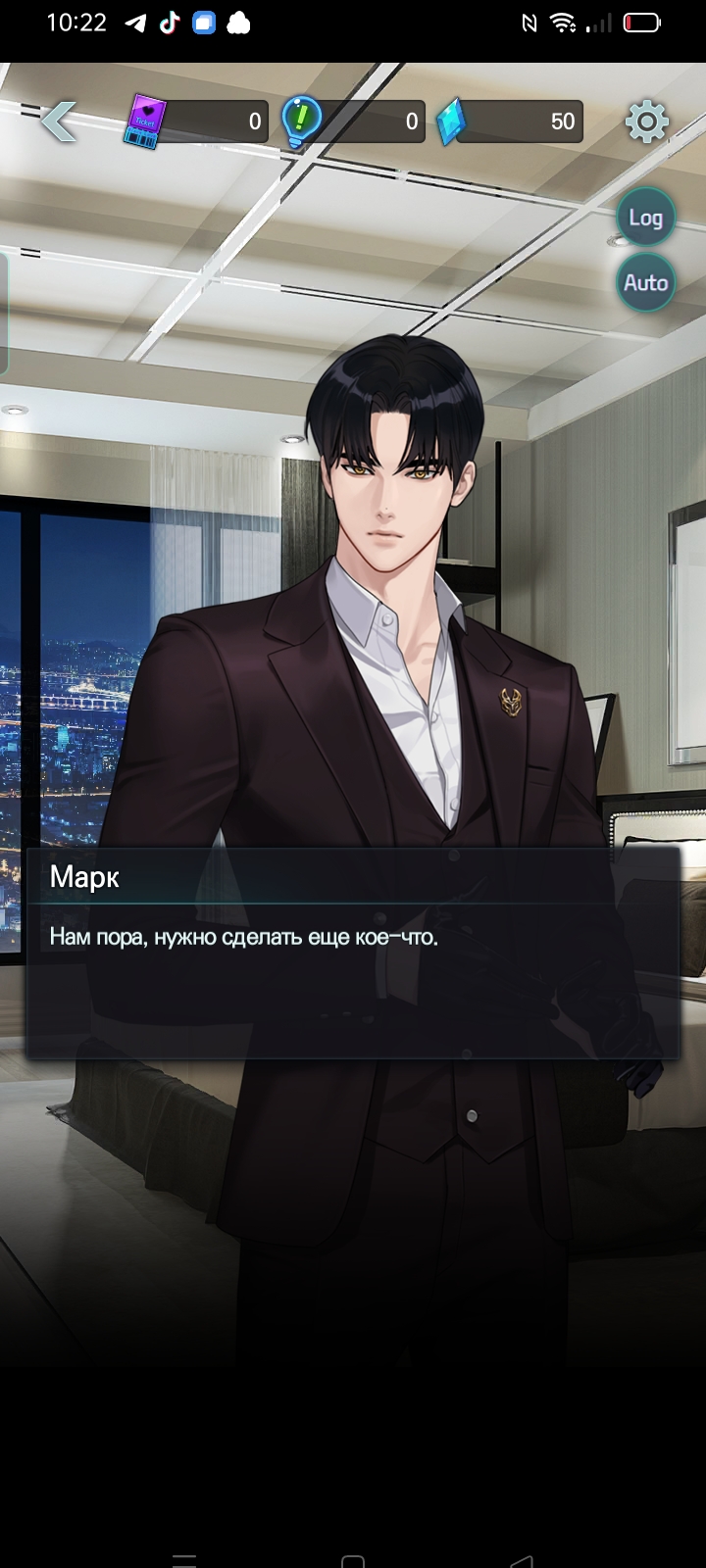Tap the lightbulb hint icon
Viewport: 706px width, 1568px height.
300,122
